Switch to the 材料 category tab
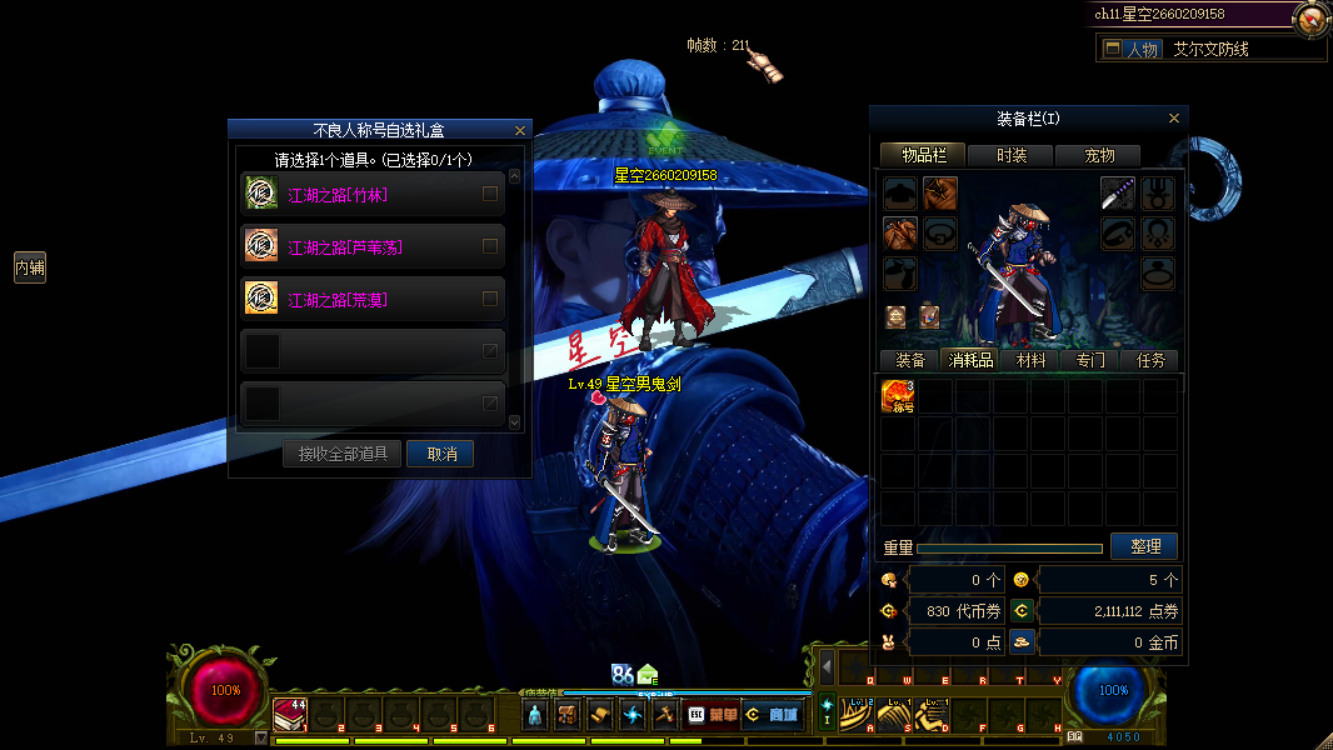 [x=1030, y=361]
